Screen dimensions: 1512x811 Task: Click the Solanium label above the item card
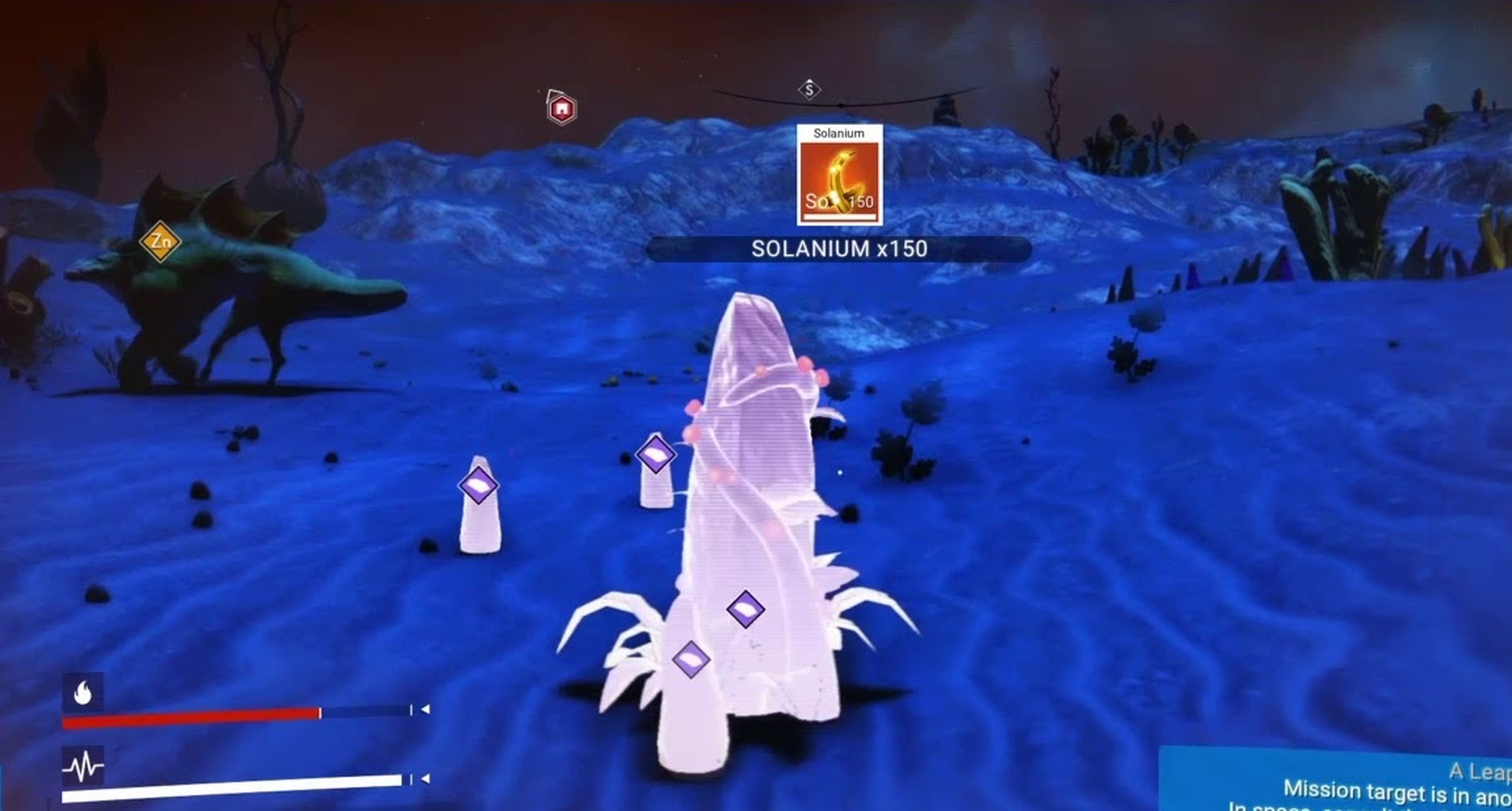coord(839,134)
